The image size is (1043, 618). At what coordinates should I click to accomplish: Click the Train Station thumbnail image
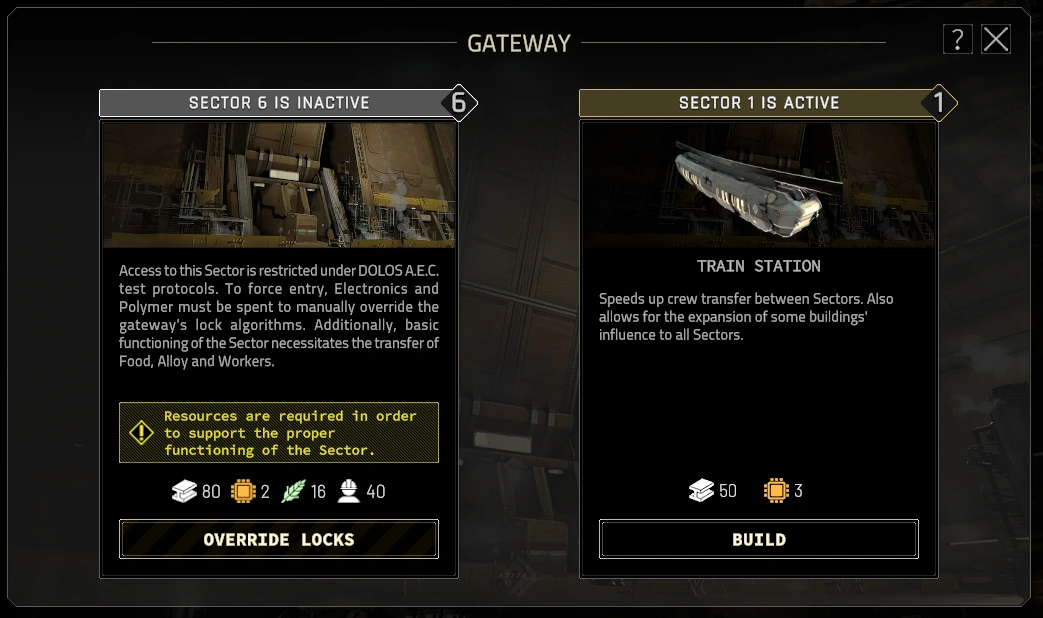click(759, 185)
